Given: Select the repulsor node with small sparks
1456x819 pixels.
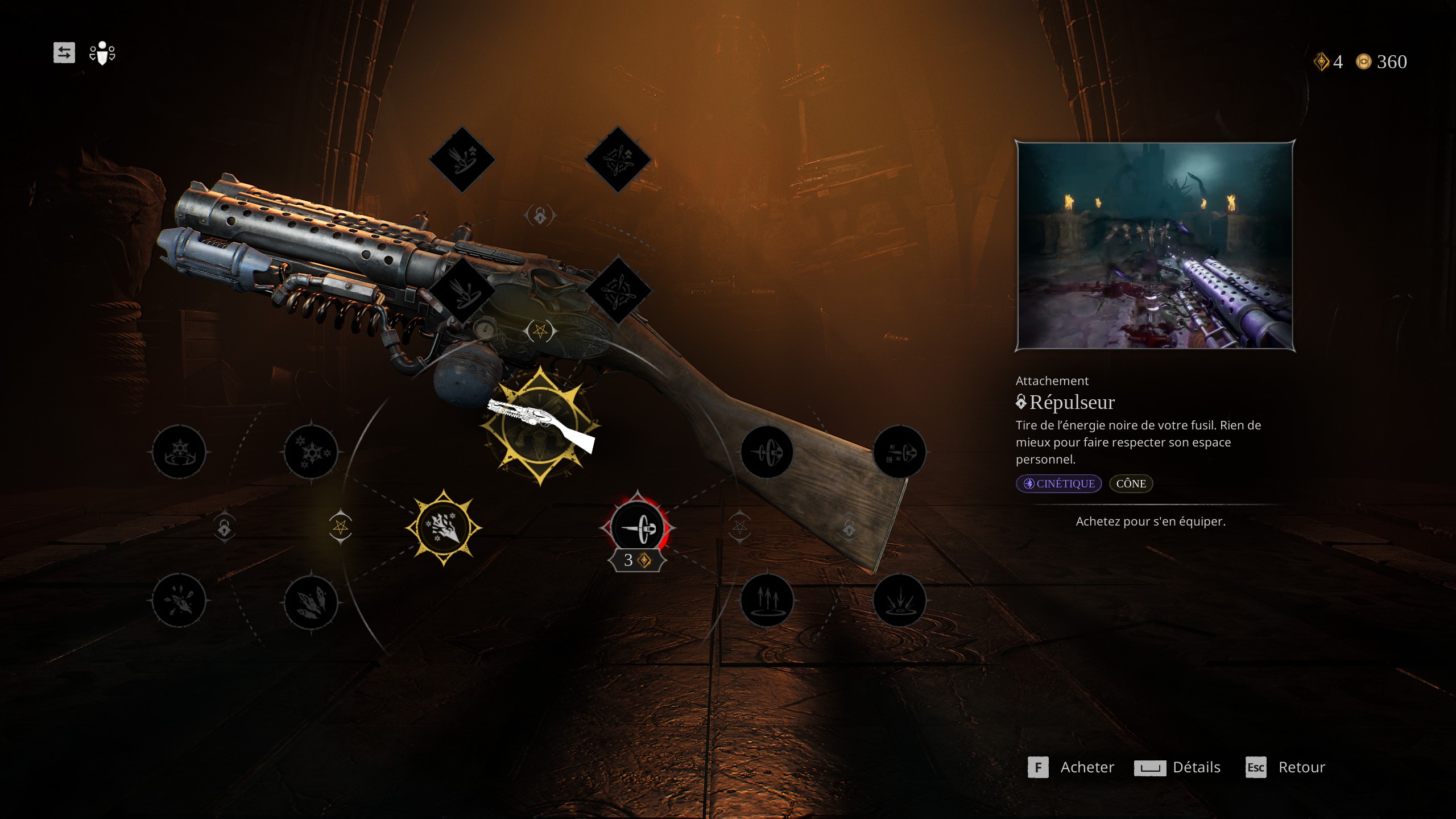Looking at the screenshot, I should tap(899, 452).
